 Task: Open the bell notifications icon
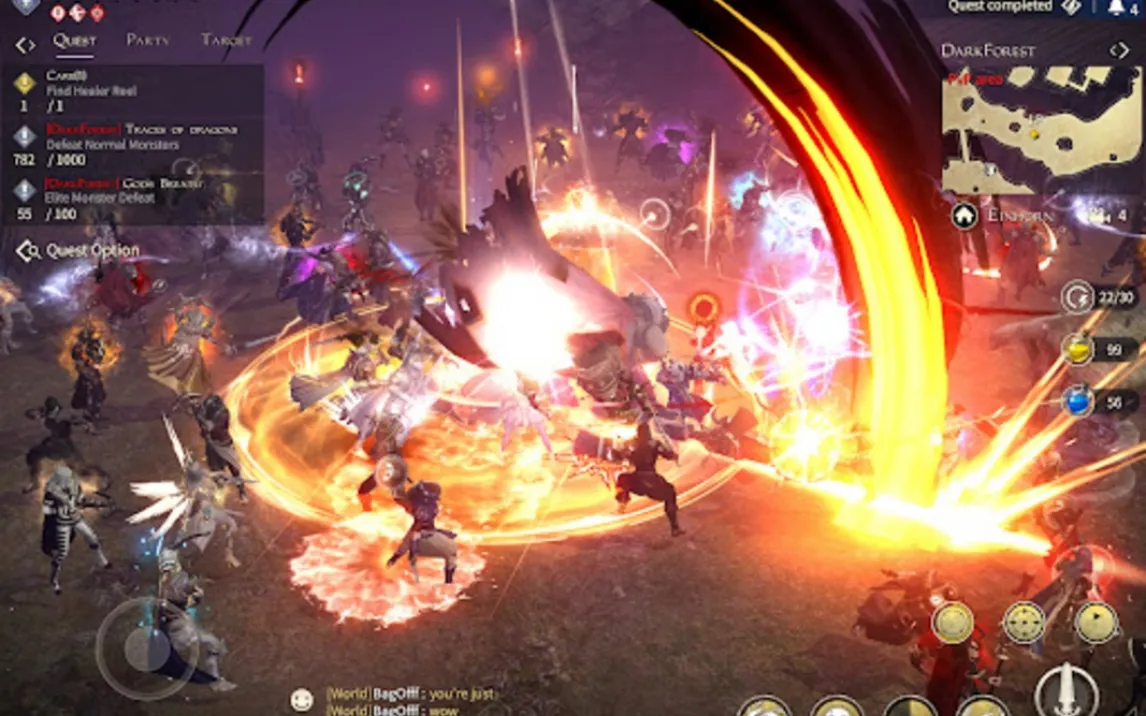(1117, 8)
